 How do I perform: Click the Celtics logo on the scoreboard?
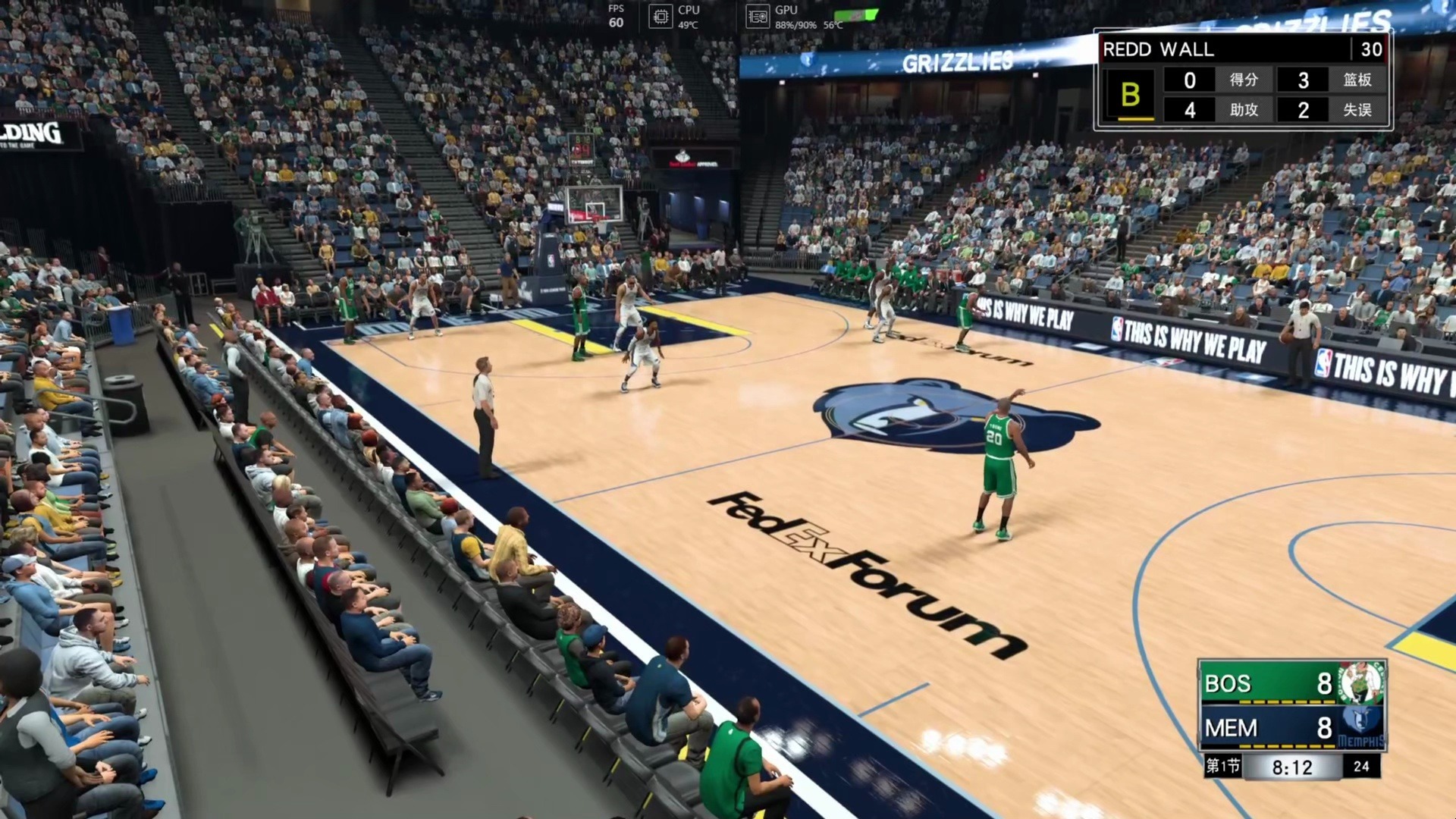coord(1361,682)
